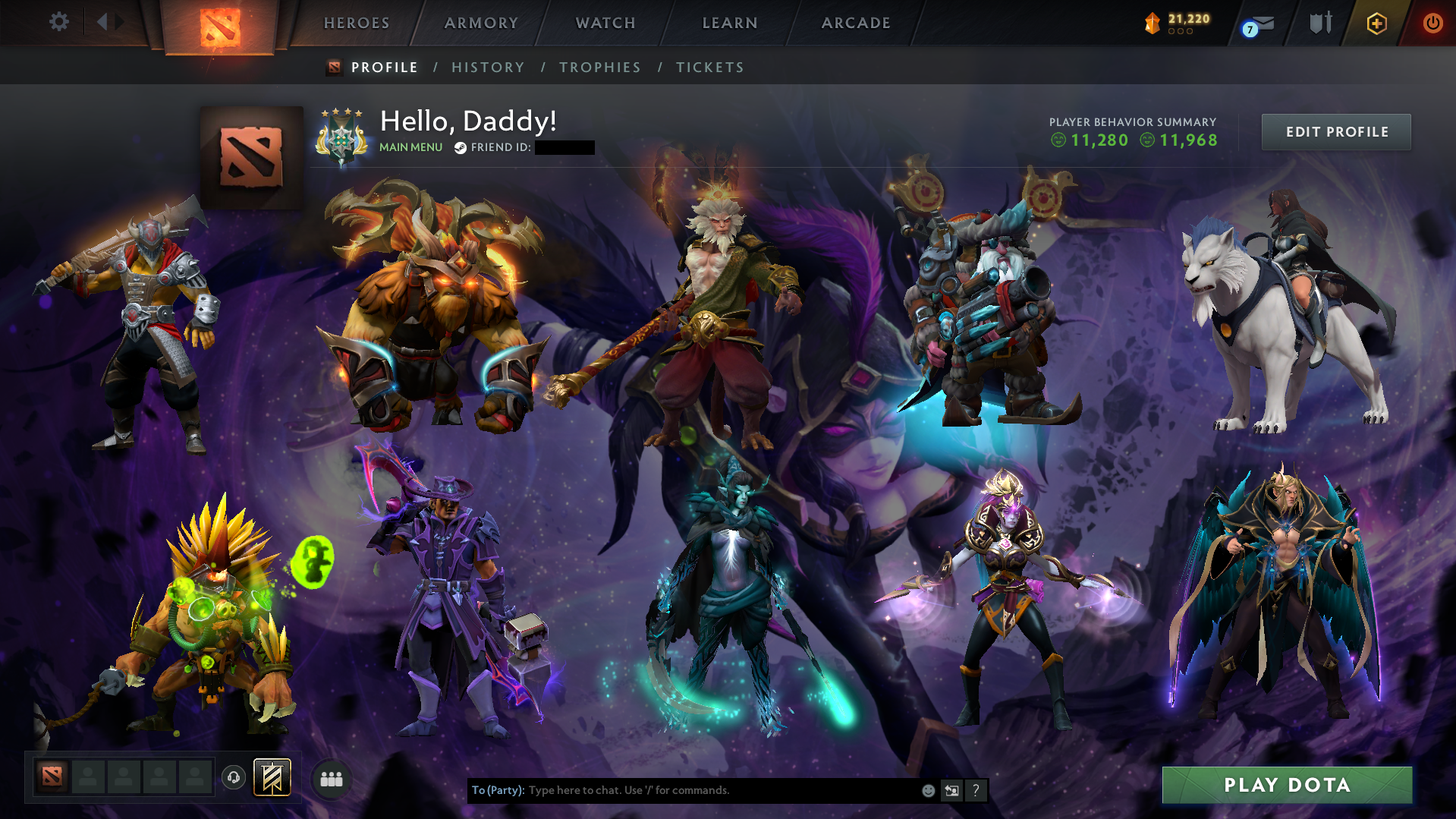
Task: Open the friends list people icon
Action: point(331,778)
